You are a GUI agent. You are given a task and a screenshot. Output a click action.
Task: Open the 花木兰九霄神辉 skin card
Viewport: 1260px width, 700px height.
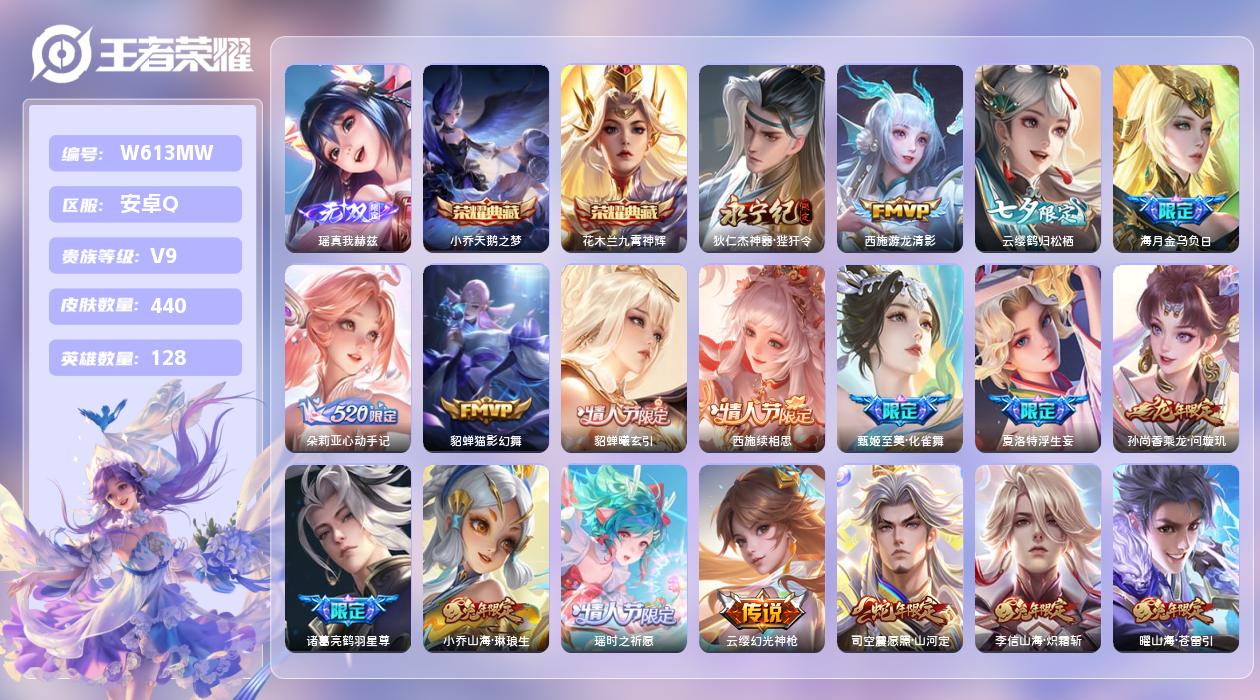624,158
